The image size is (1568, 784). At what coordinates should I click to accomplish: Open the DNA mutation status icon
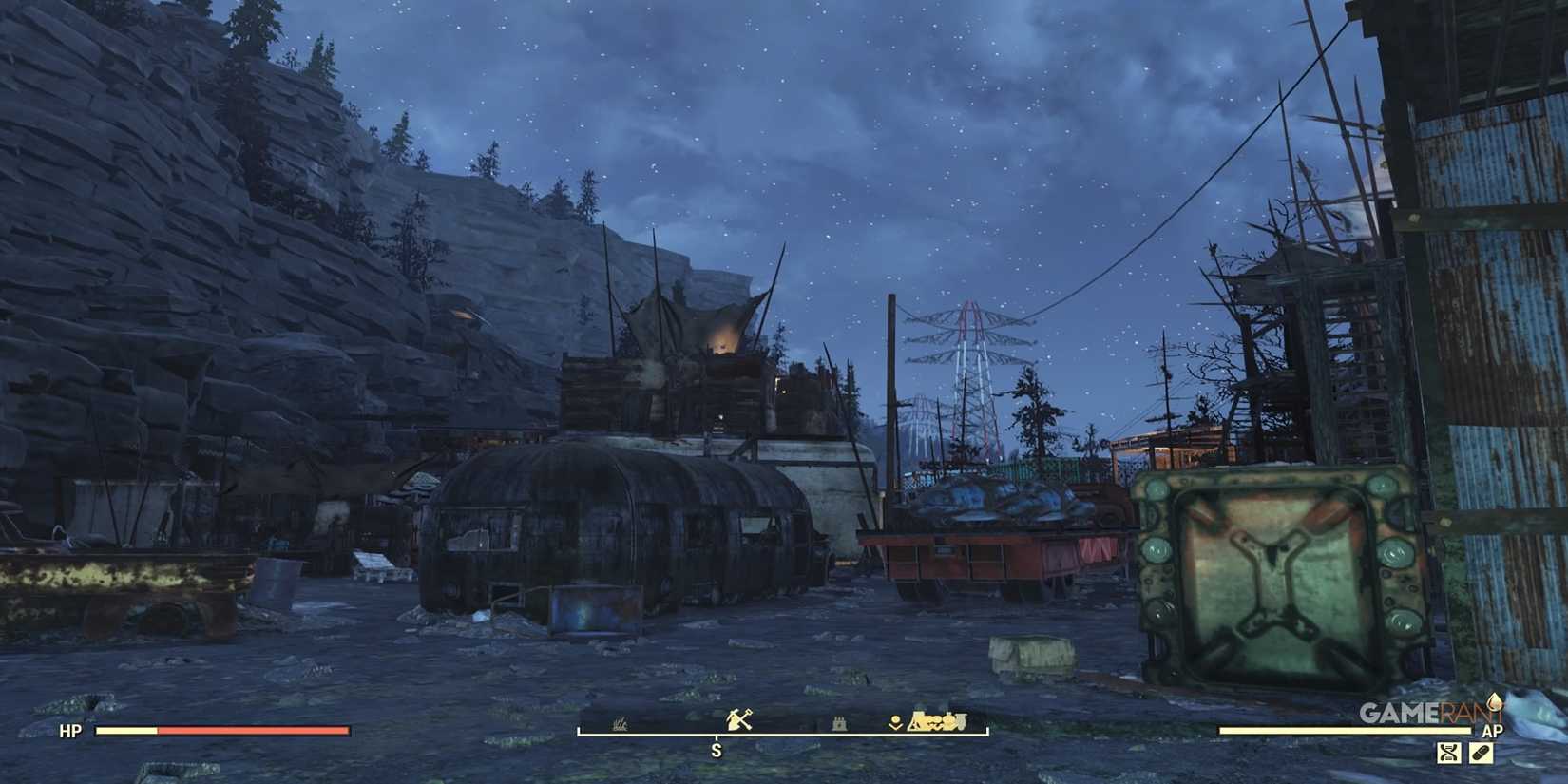point(1448,752)
